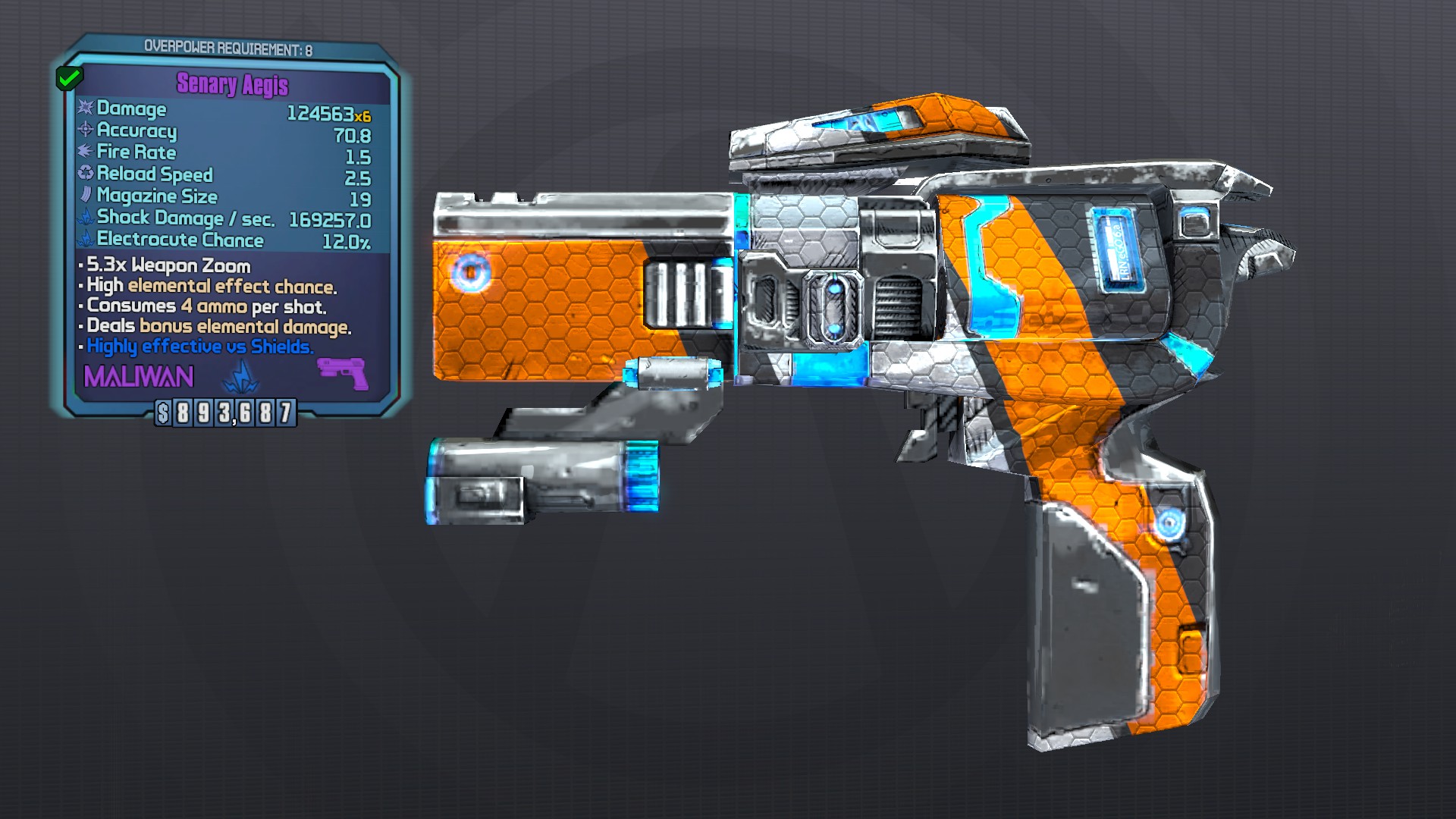Click the Maliwan manufacturer logo
The image size is (1456, 819).
point(139,377)
